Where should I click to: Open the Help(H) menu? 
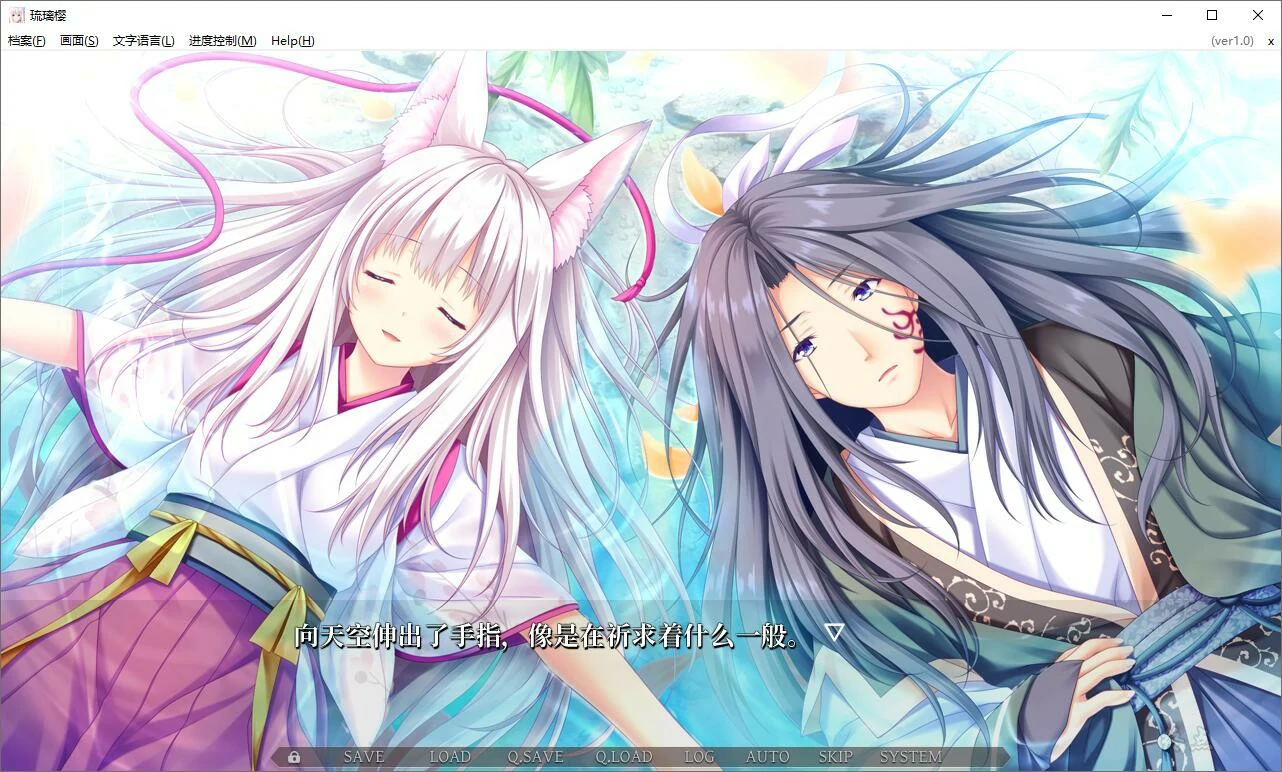click(291, 40)
